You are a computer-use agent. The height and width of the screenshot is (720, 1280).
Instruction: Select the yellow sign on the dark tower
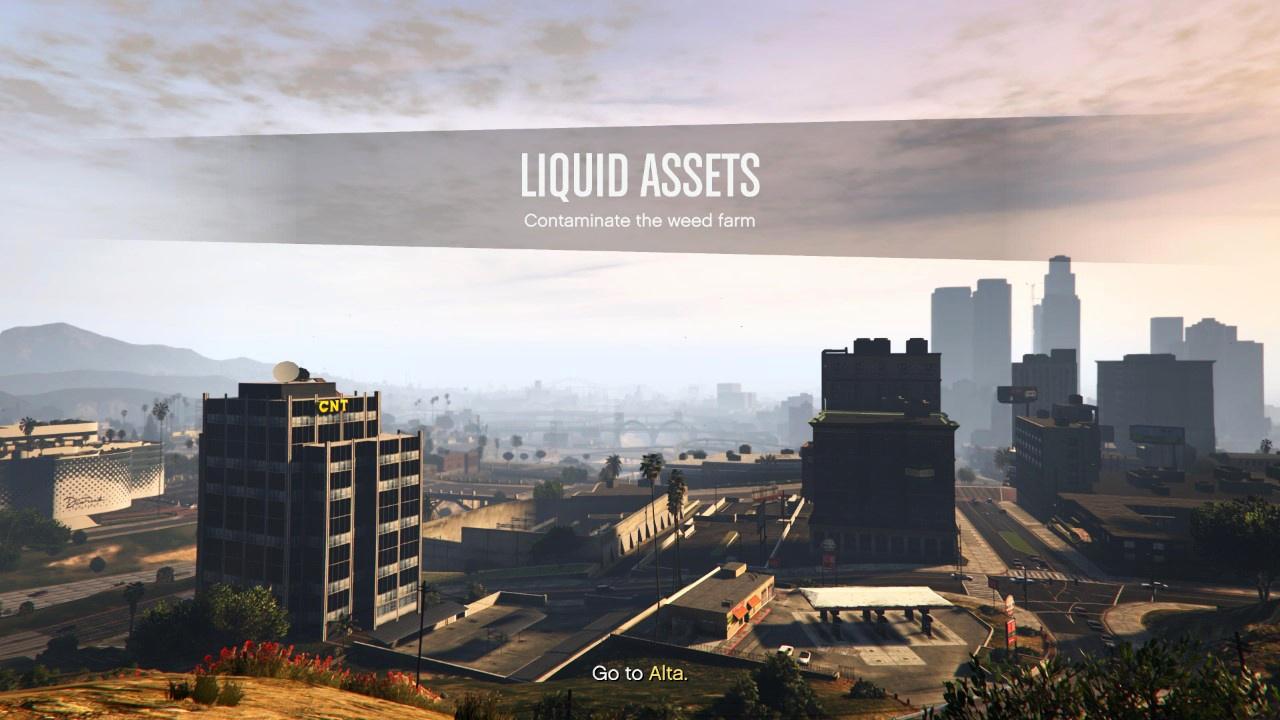920,471
